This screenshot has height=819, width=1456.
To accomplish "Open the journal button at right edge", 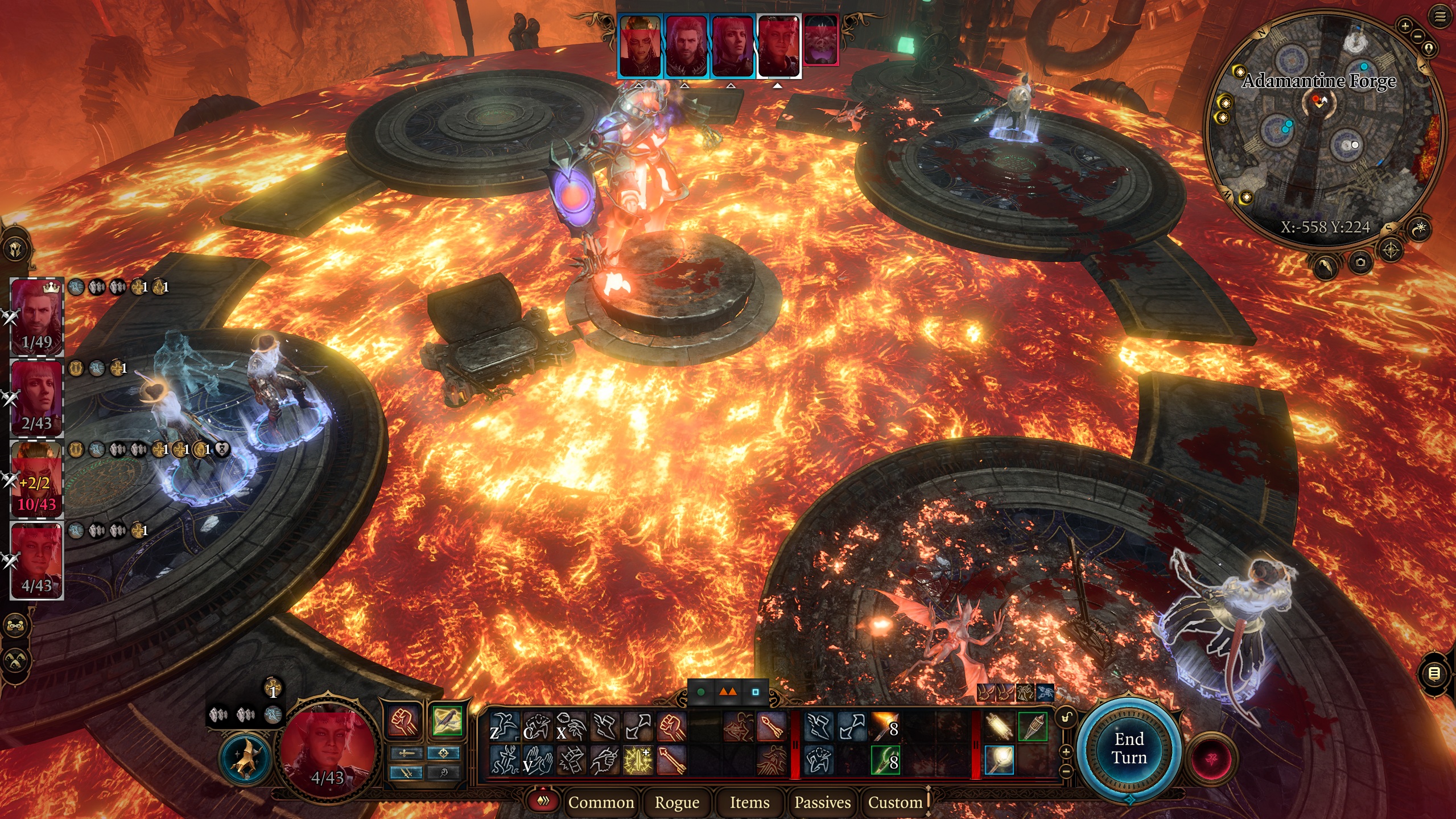I will coord(1434,674).
